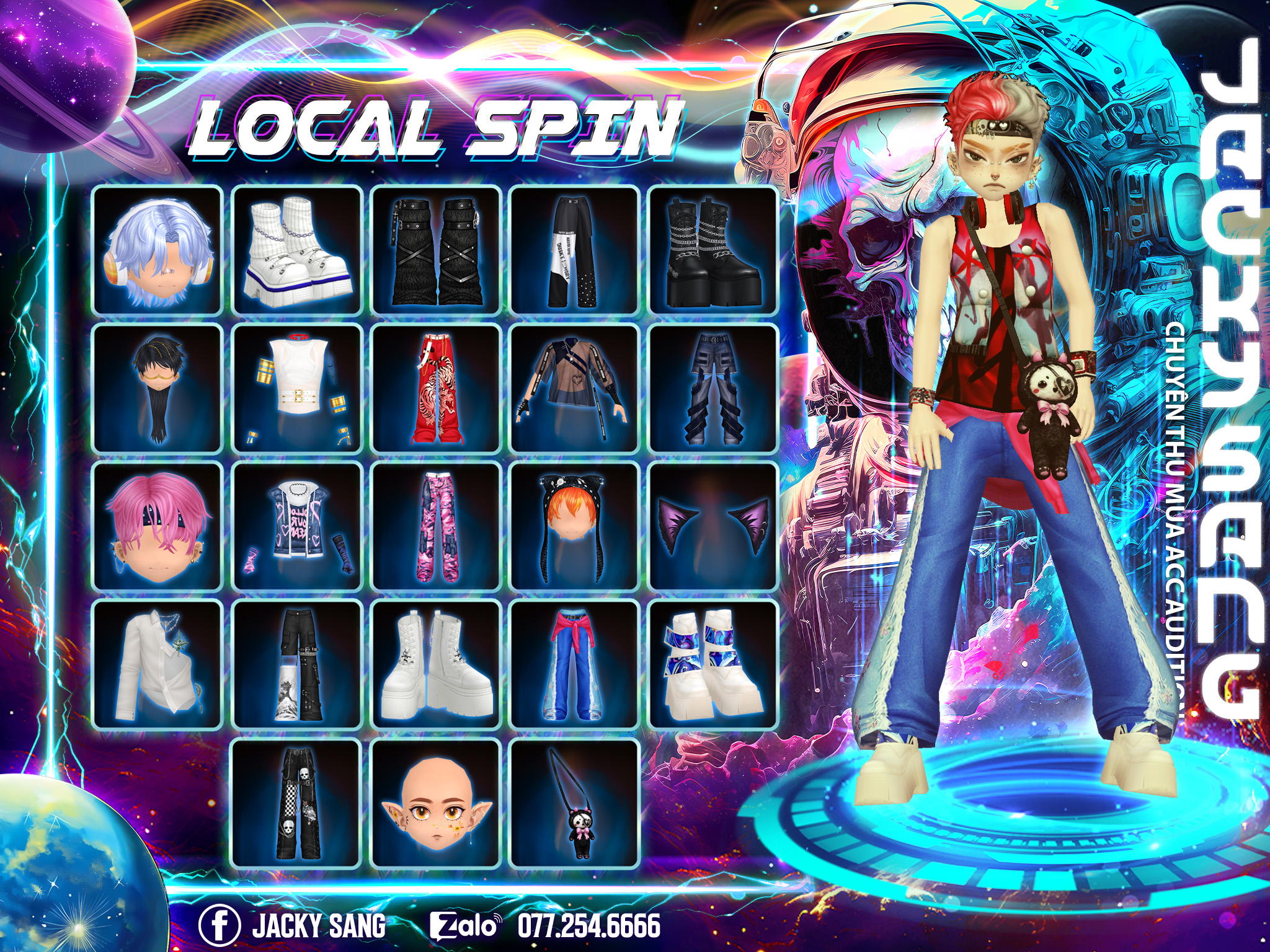This screenshot has height=952, width=1270.
Task: Pick the red tiger print pants
Action: (436, 389)
